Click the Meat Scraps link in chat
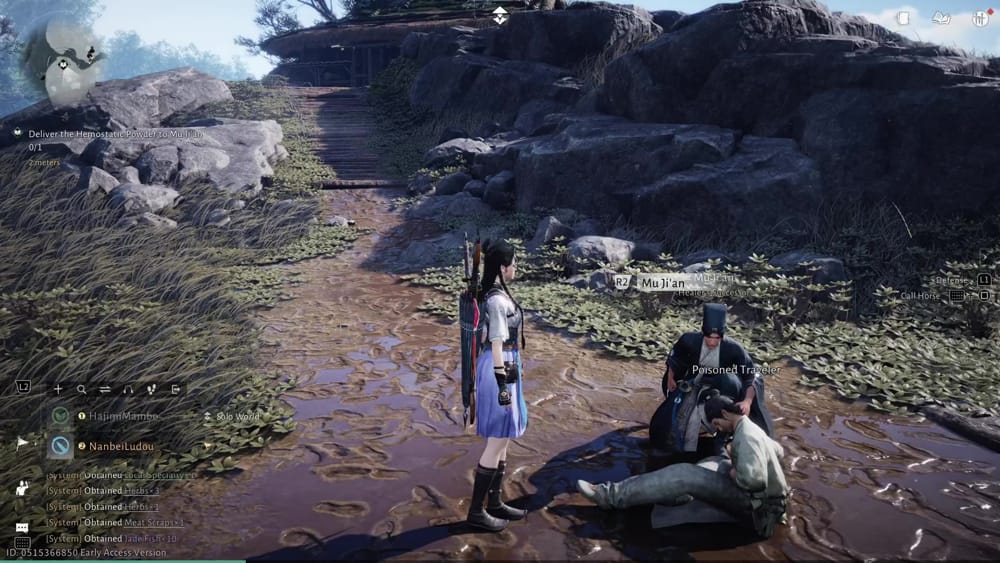Image resolution: width=1000 pixels, height=563 pixels. 153,522
